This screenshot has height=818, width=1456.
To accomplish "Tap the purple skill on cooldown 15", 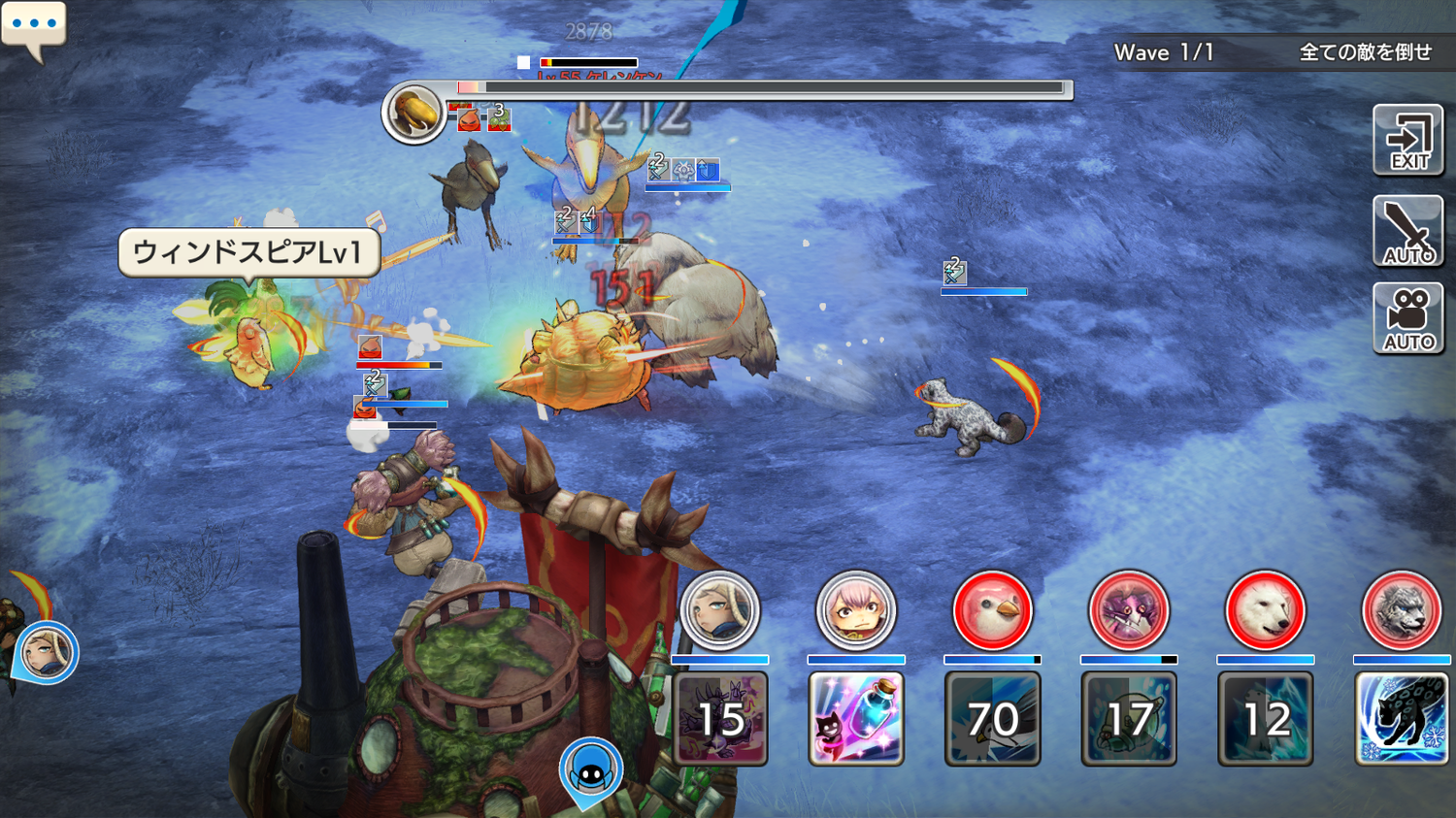I will point(720,719).
